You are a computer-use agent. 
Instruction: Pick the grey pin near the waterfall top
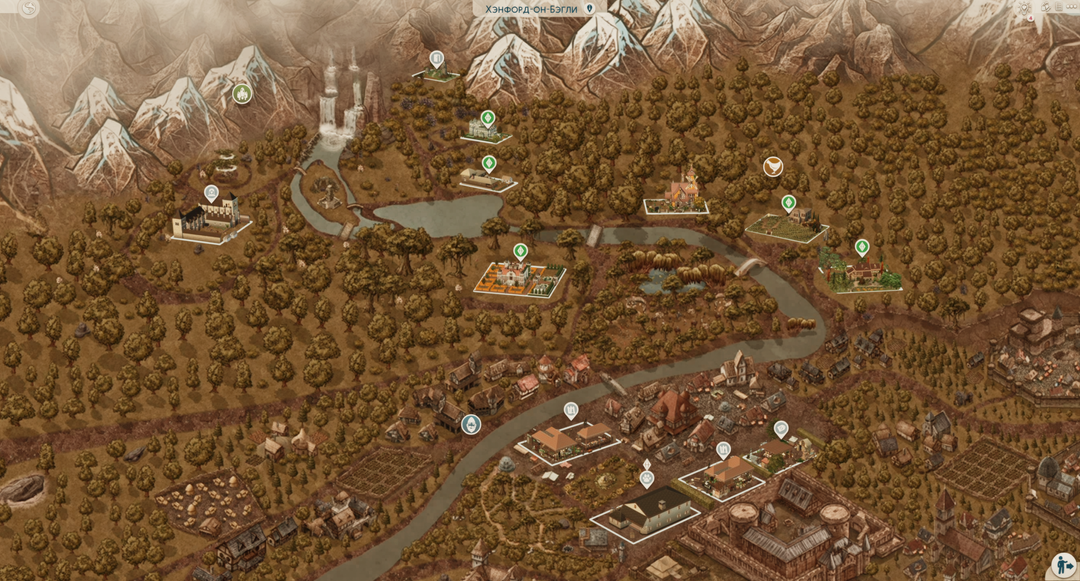click(x=436, y=59)
